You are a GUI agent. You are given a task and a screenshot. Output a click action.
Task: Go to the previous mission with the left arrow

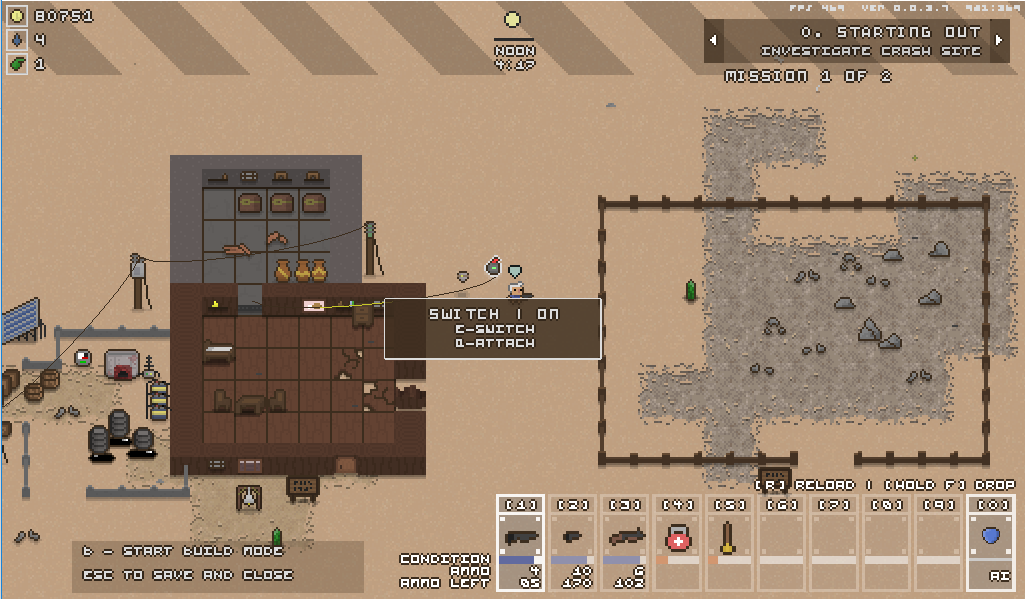click(714, 41)
